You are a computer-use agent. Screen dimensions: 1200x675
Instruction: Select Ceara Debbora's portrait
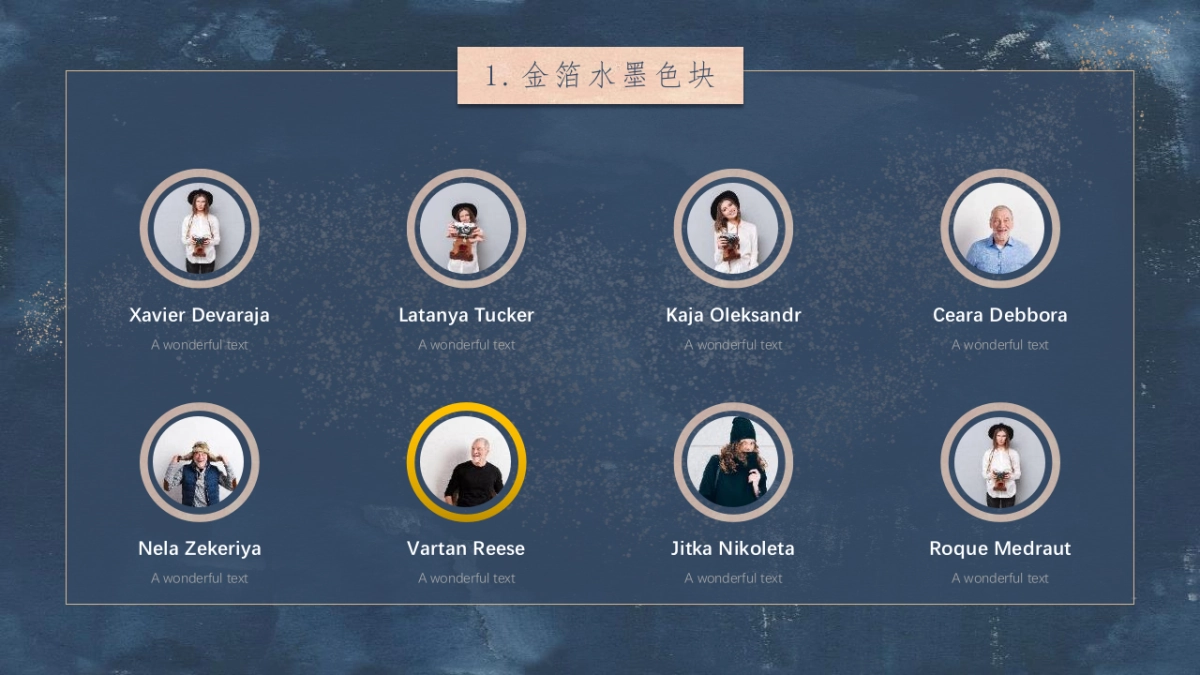(x=1000, y=229)
